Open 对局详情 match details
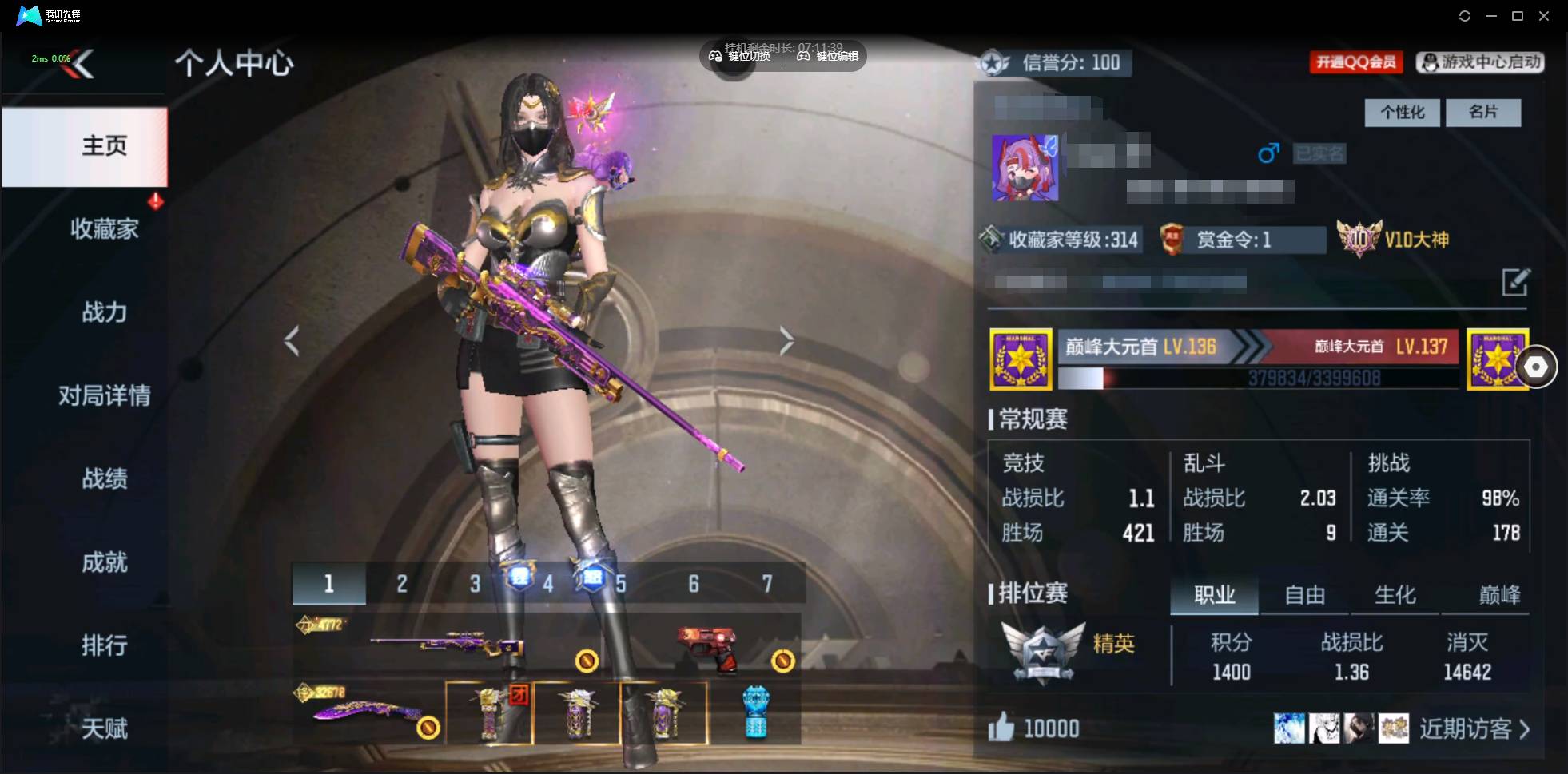Screen dimensions: 1568x774 pos(104,395)
